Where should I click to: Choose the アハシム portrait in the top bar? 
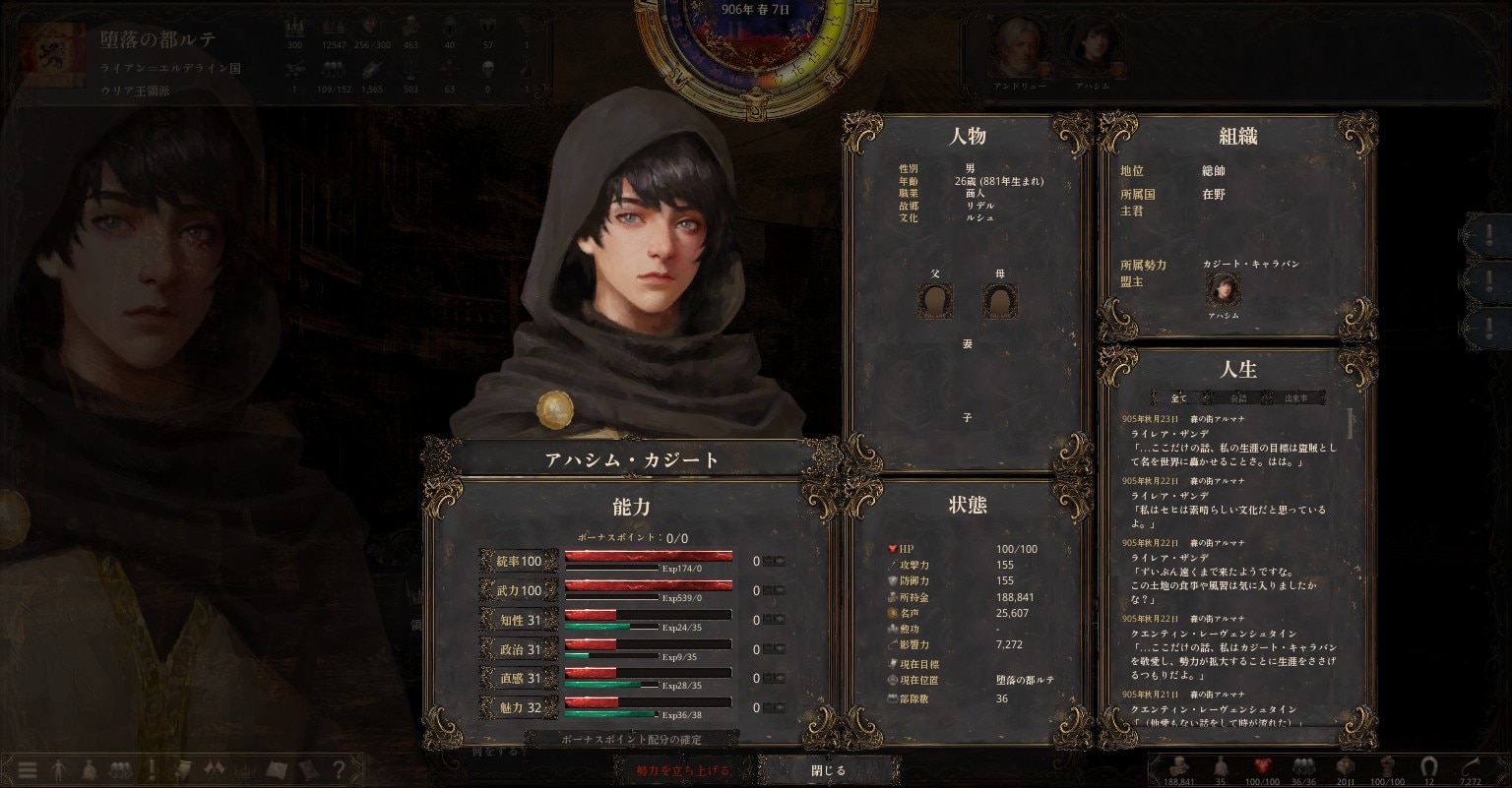(1092, 47)
